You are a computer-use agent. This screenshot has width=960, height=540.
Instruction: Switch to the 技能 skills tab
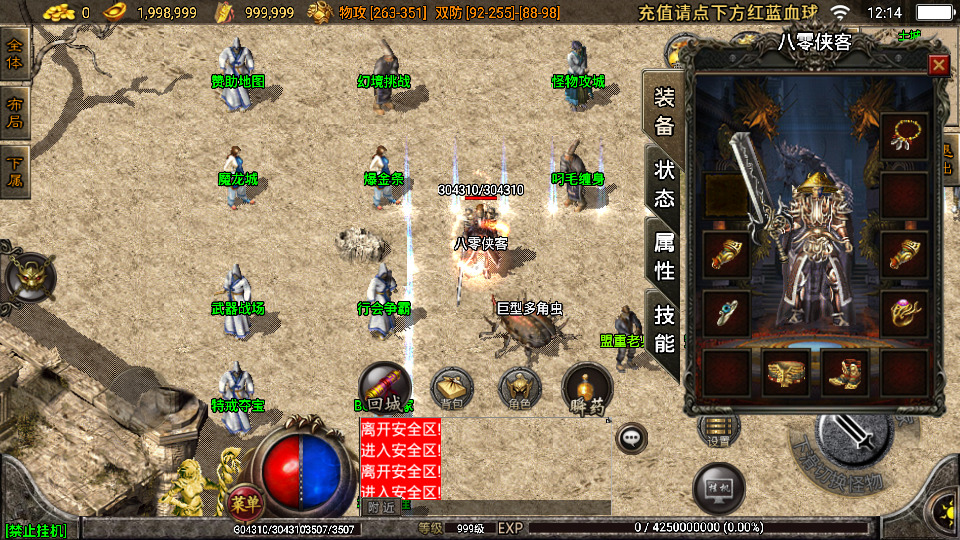coord(663,329)
